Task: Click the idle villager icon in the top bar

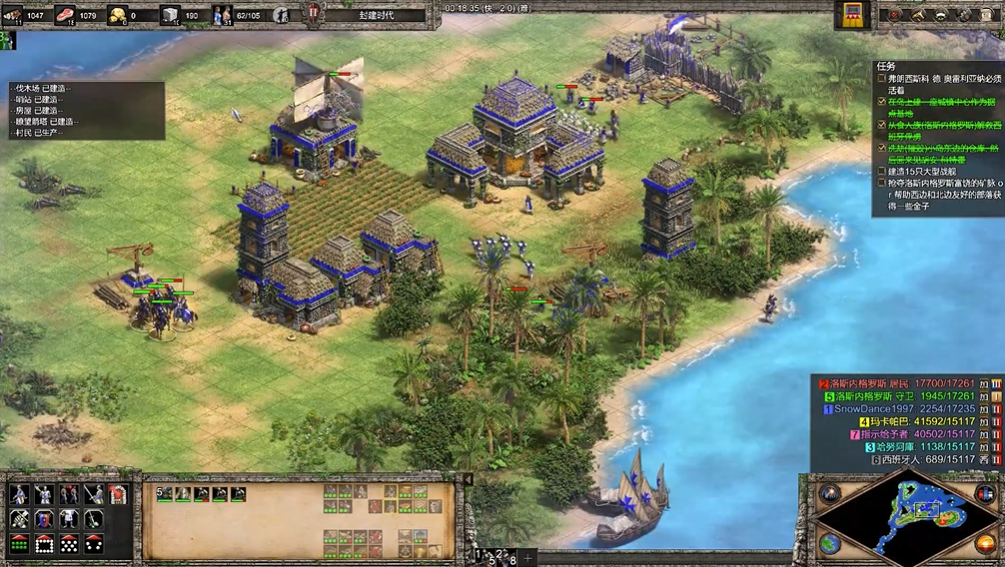Action: point(282,15)
